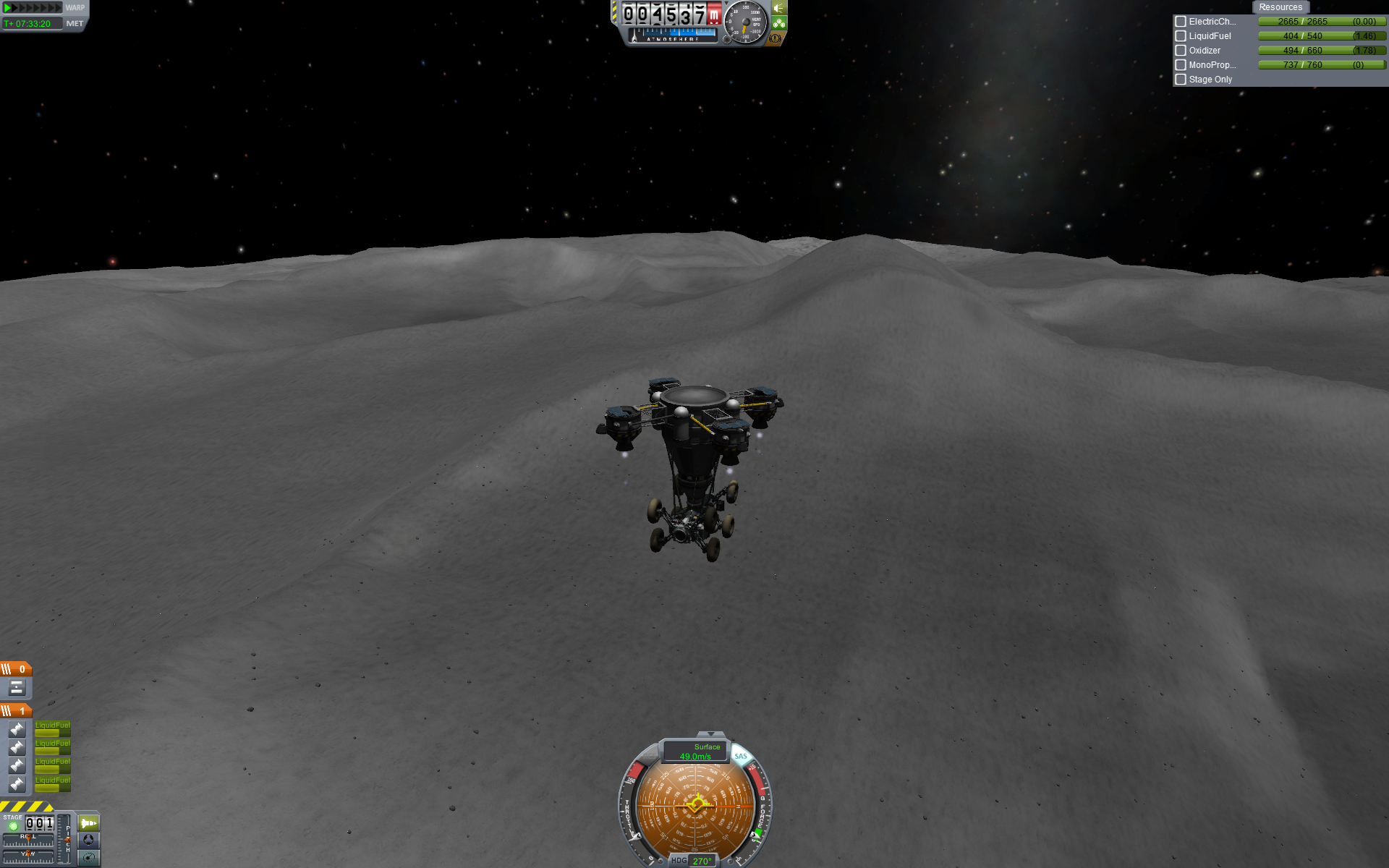1389x868 pixels.
Task: Enable the MonoPropellant checkbox
Action: (x=1181, y=65)
